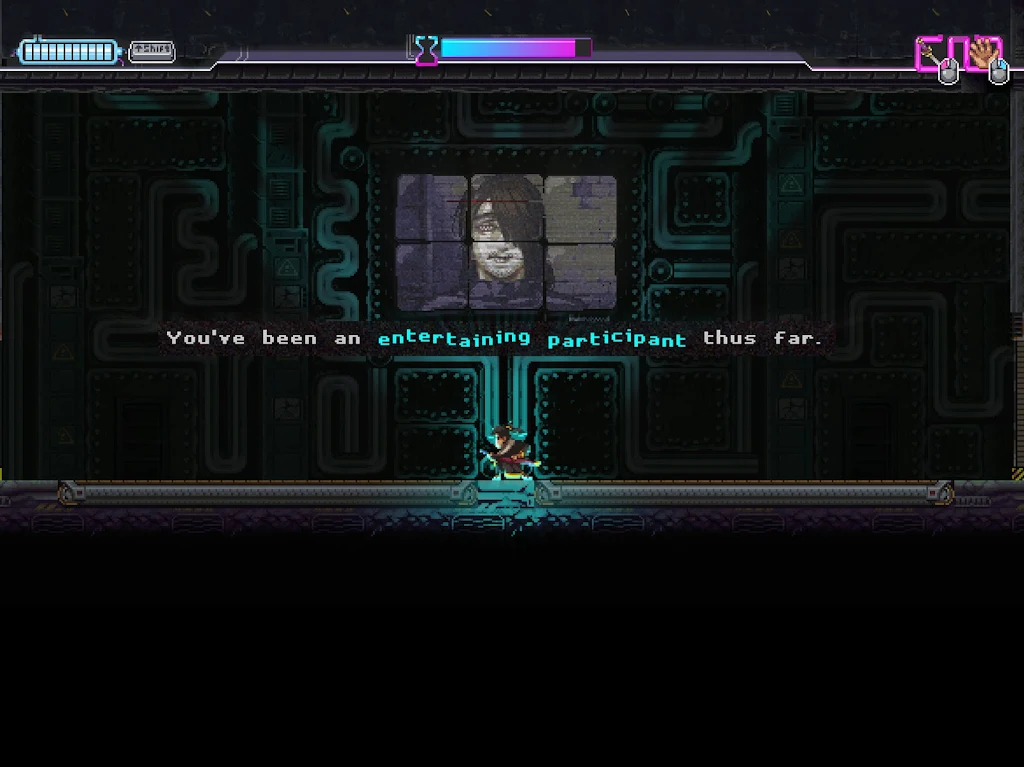Select the open hand item slot
Image resolution: width=1024 pixels, height=767 pixels.
coord(984,54)
